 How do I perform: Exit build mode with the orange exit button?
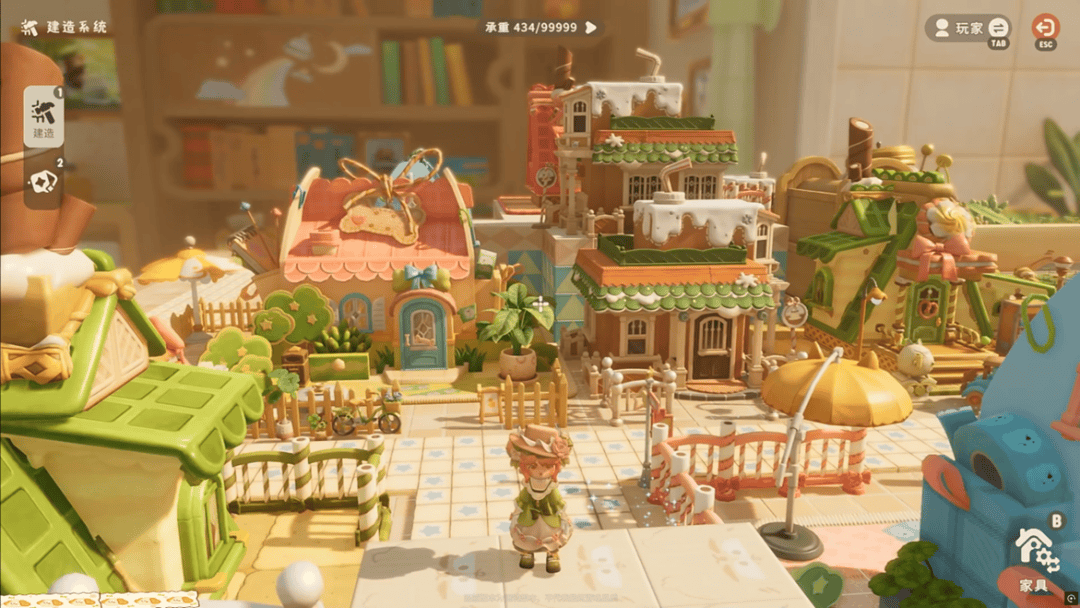1045,27
